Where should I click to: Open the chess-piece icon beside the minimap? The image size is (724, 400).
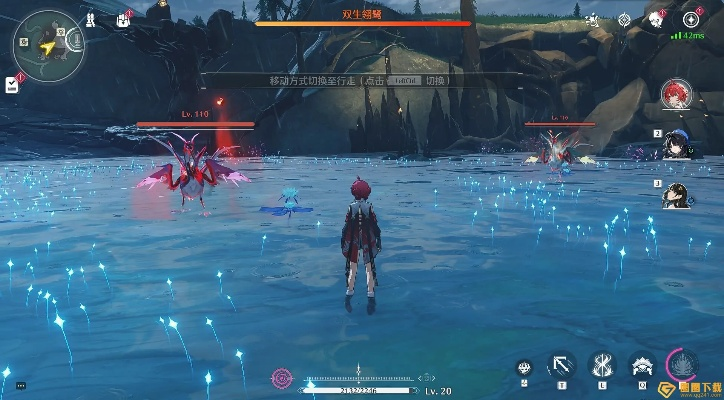tap(91, 19)
